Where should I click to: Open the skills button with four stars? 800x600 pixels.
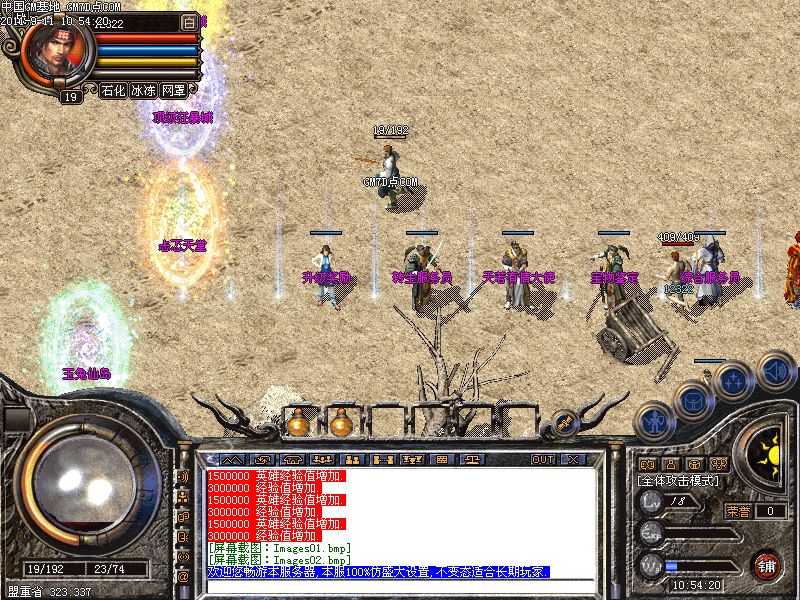pos(734,381)
